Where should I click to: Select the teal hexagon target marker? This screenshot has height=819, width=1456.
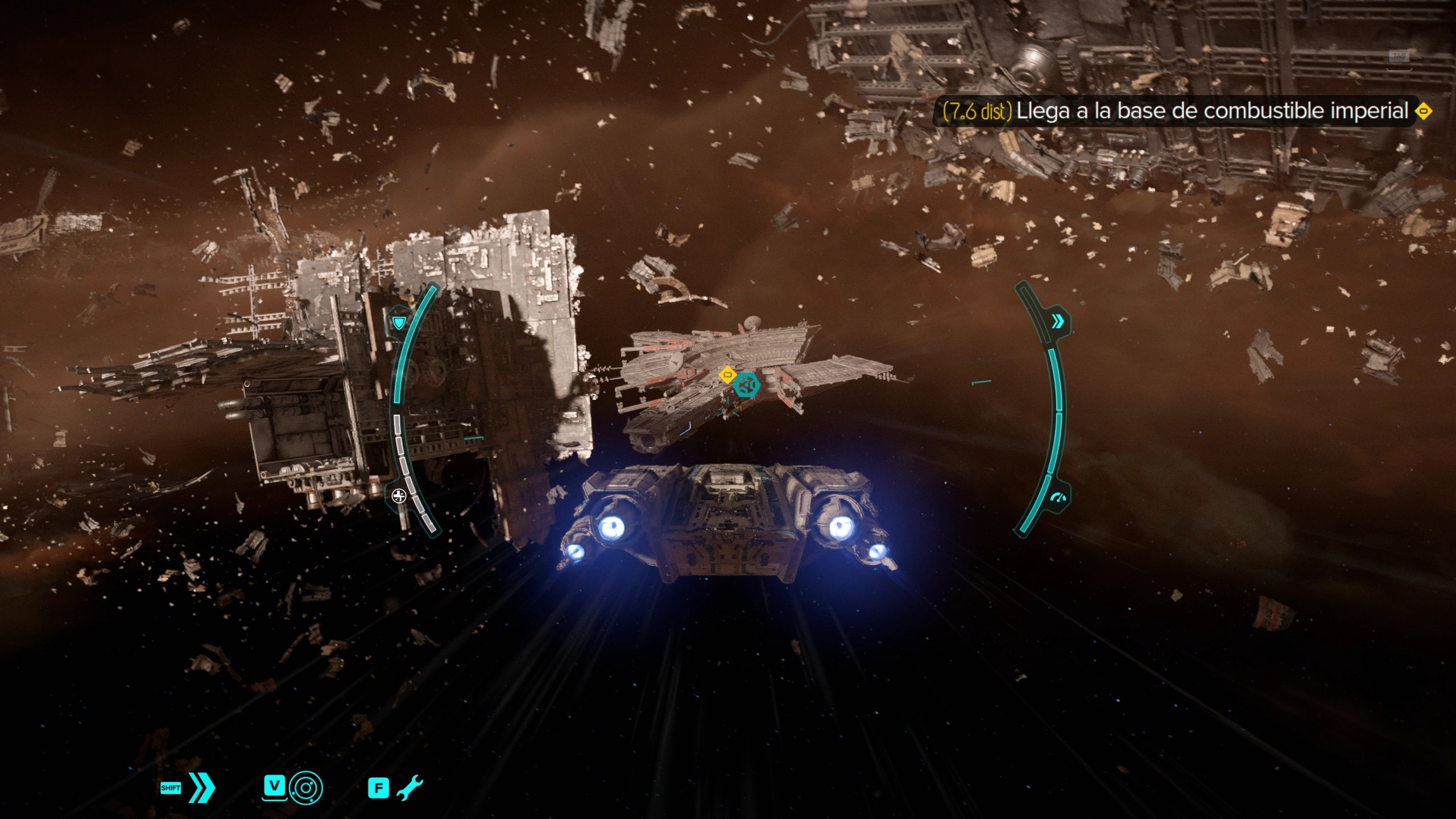746,385
